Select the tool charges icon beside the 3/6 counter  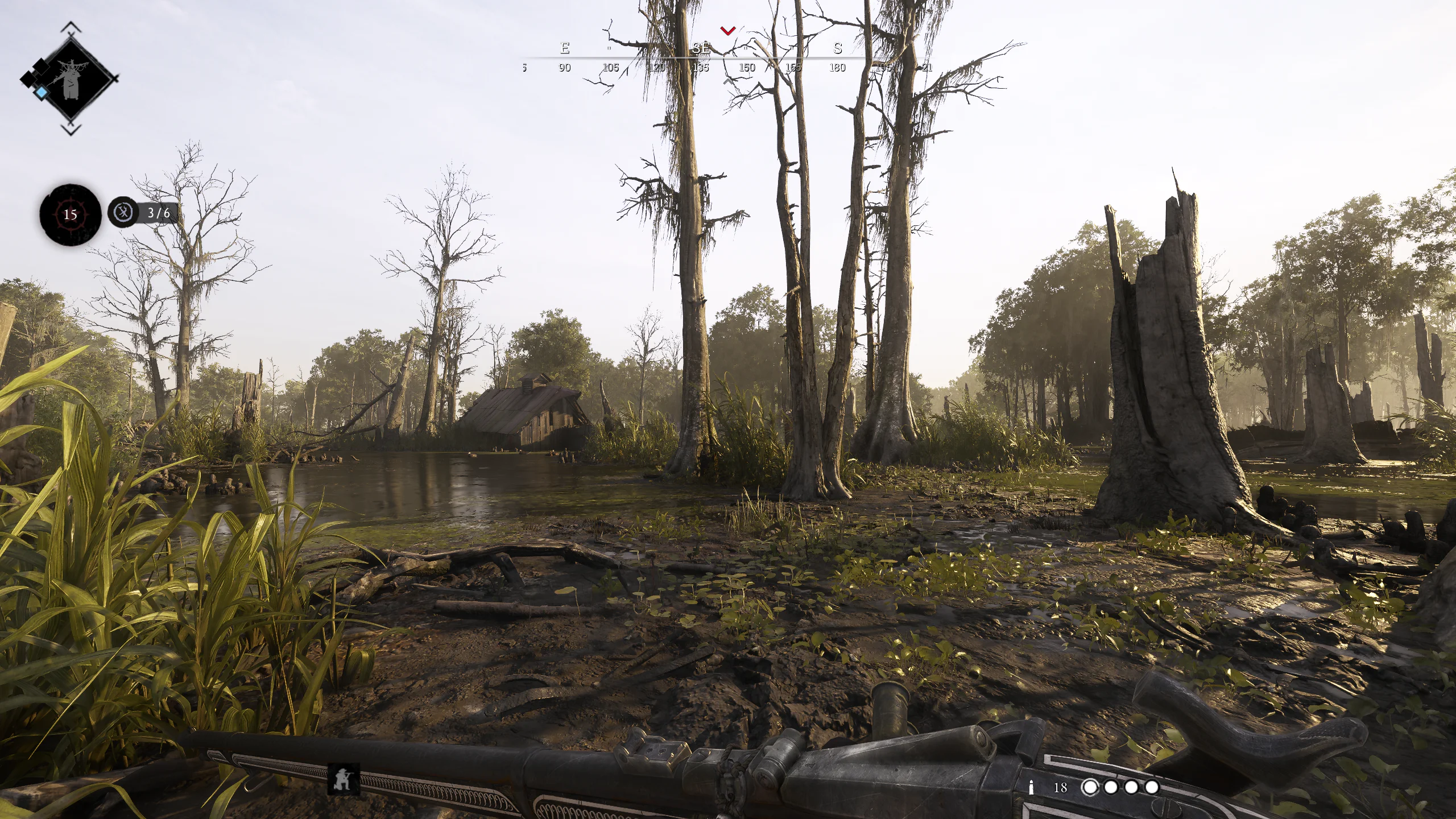(124, 212)
